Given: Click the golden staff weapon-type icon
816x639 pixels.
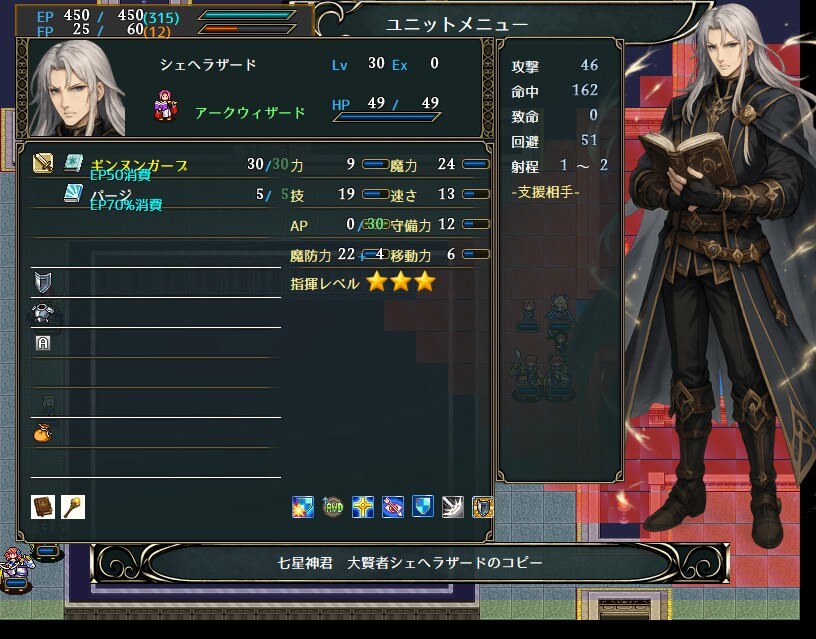Looking at the screenshot, I should (73, 507).
